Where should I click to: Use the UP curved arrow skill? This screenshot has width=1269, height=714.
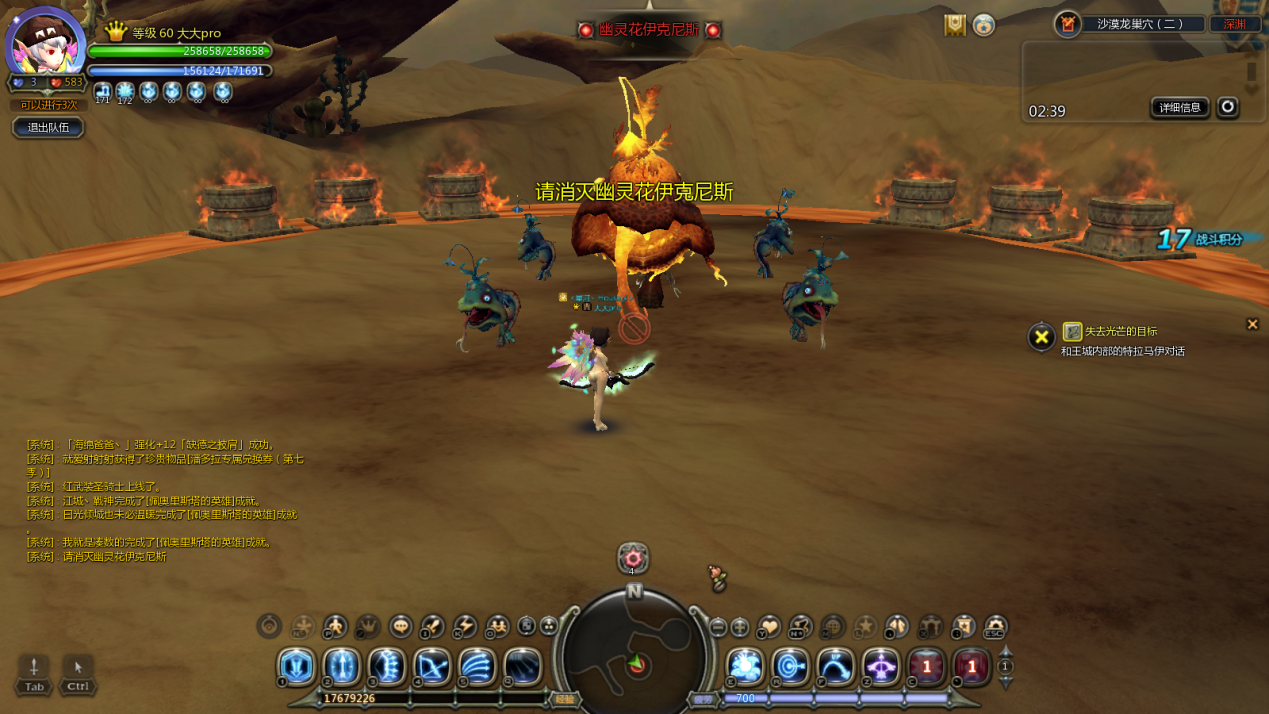[835, 667]
